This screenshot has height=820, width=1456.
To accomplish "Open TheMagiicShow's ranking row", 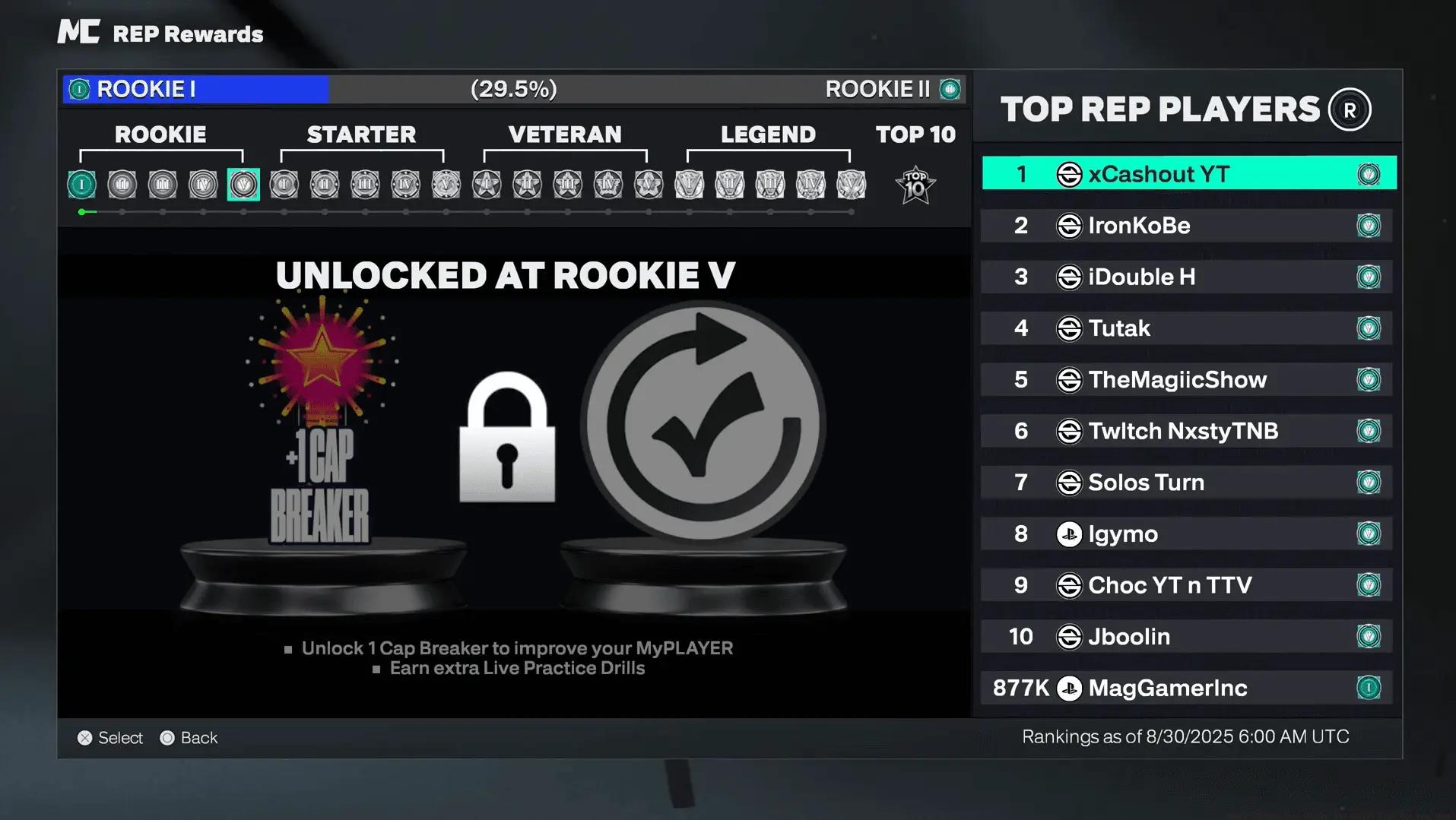I will click(x=1187, y=379).
